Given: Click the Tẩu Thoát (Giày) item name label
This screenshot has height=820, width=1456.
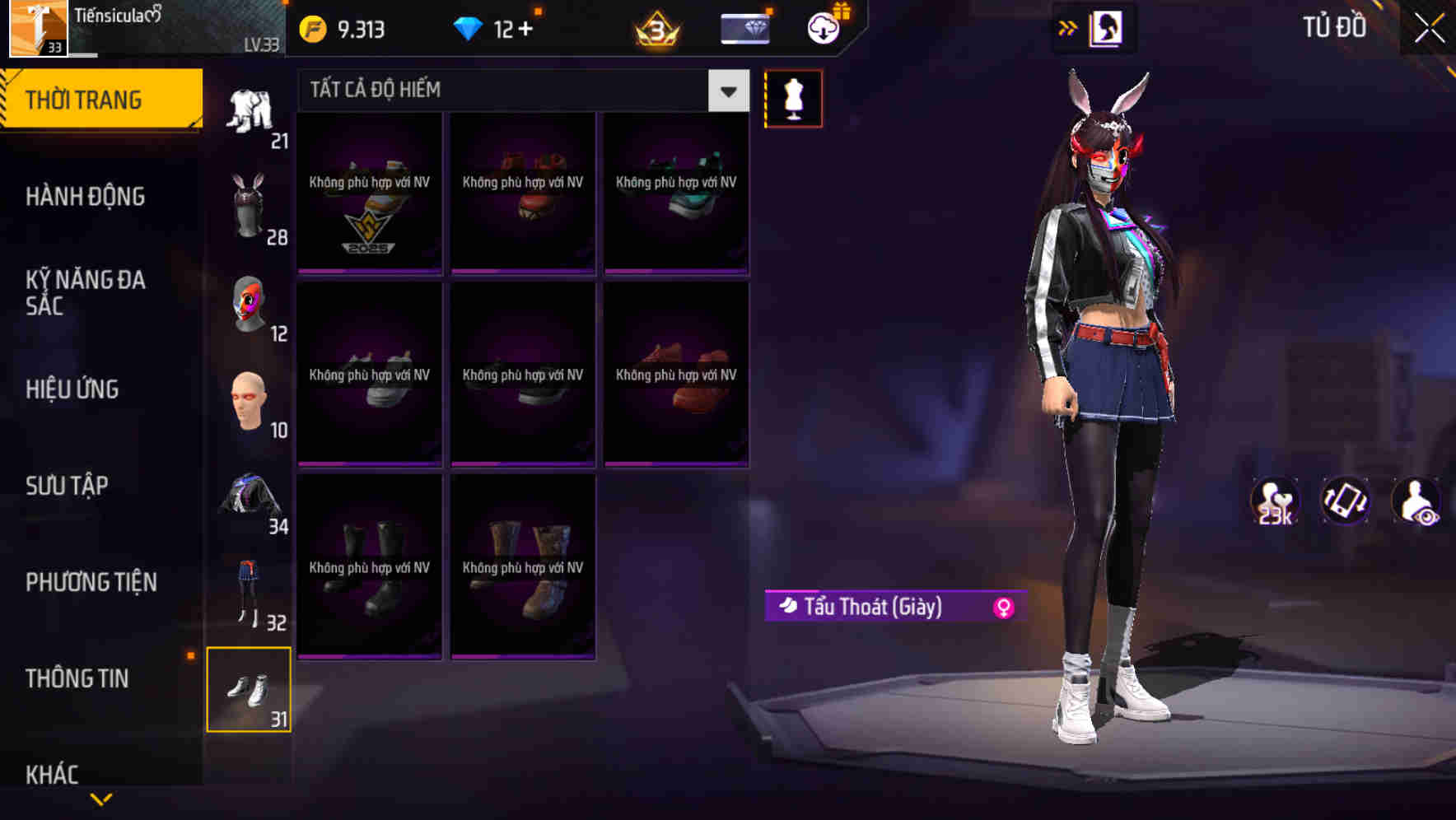Looking at the screenshot, I should [x=875, y=607].
